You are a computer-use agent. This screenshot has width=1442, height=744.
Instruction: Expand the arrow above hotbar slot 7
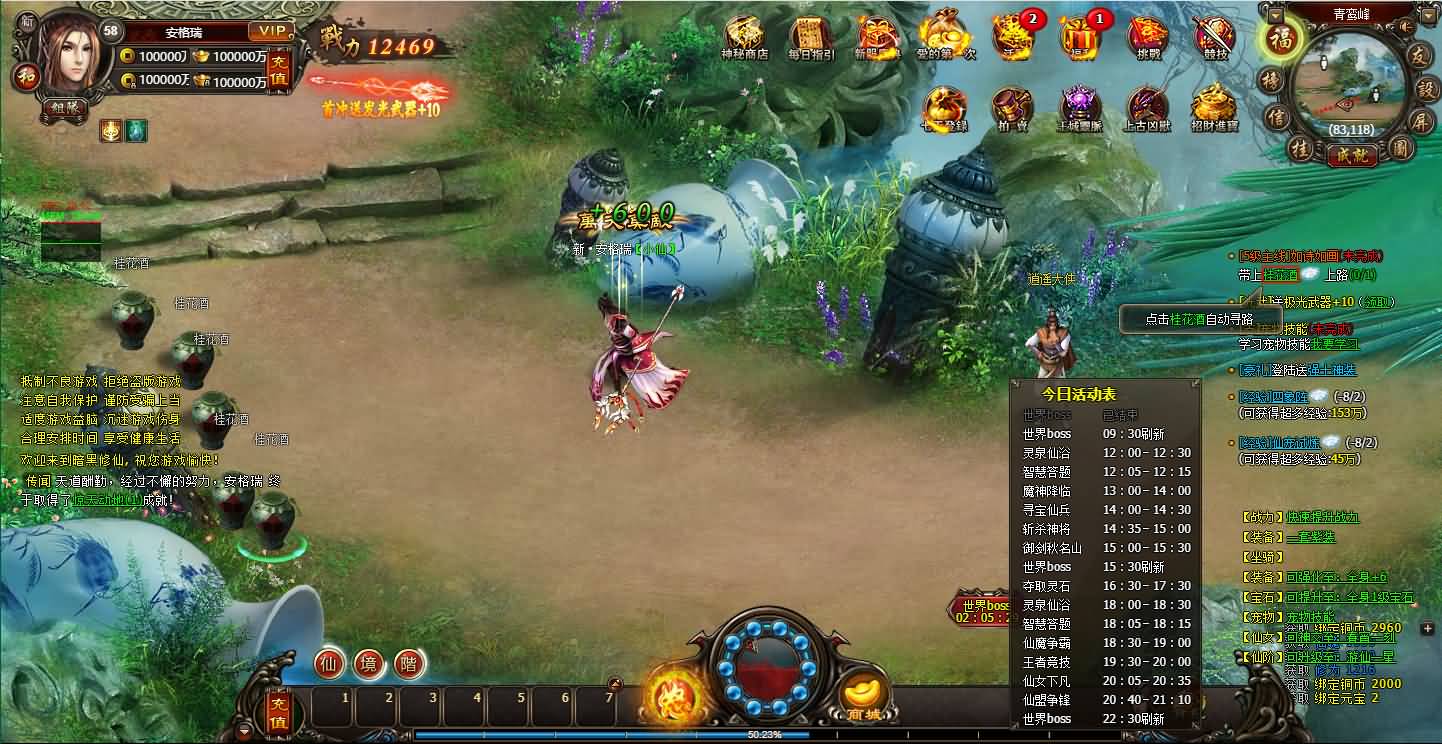click(x=615, y=684)
